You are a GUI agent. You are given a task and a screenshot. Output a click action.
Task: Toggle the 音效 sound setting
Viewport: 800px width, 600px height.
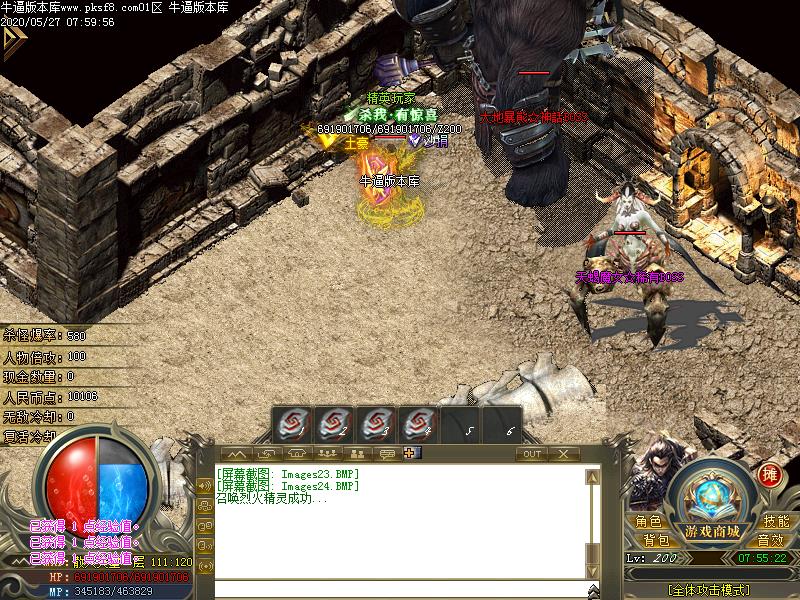(x=769, y=540)
